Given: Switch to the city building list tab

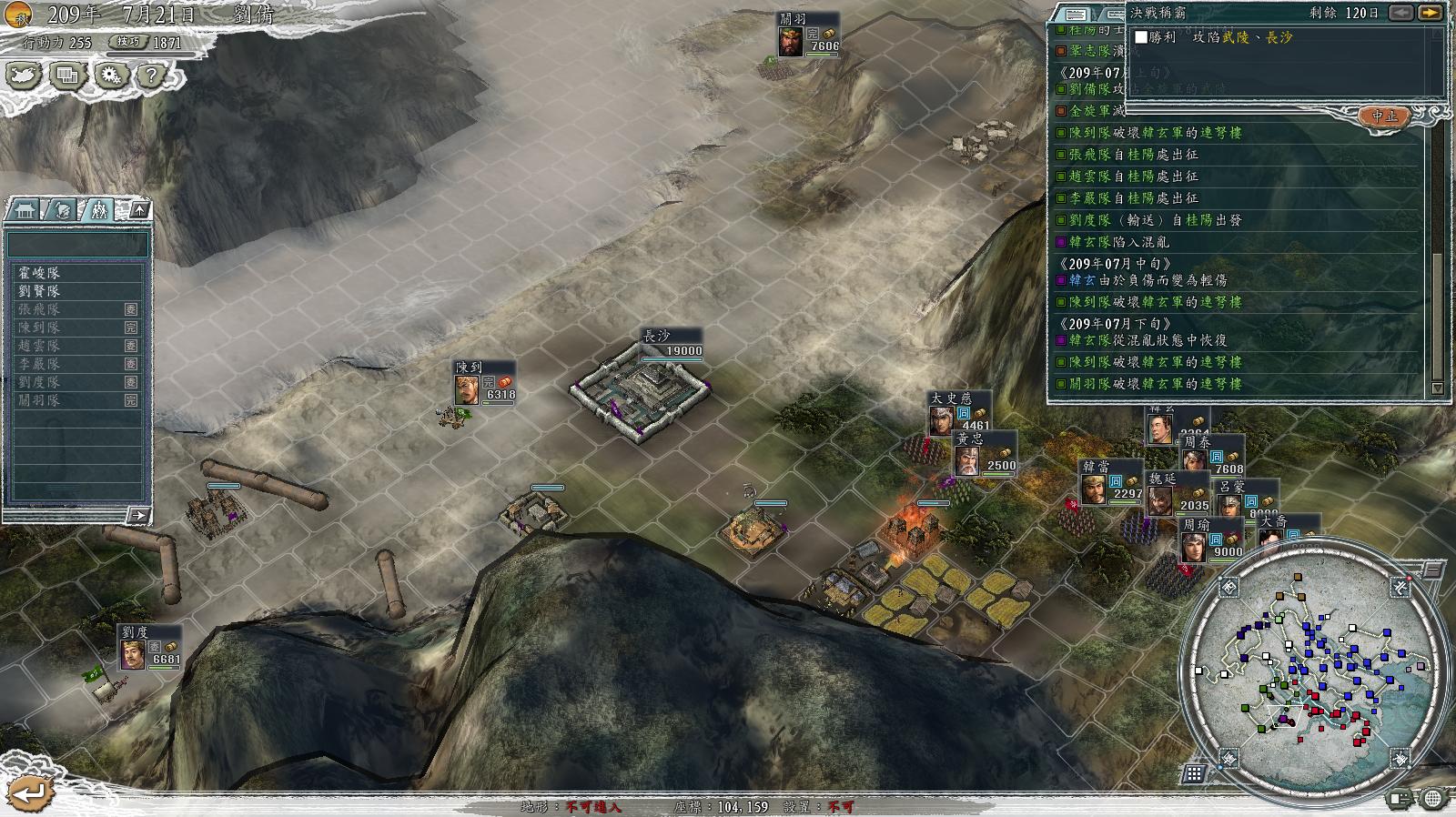Looking at the screenshot, I should [23, 210].
